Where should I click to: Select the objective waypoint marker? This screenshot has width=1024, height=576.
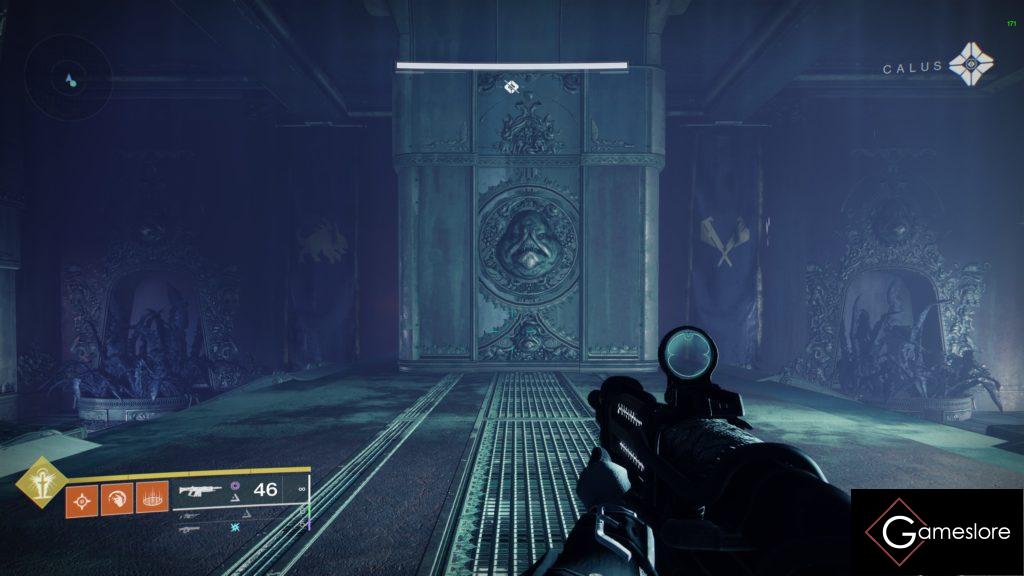click(511, 87)
